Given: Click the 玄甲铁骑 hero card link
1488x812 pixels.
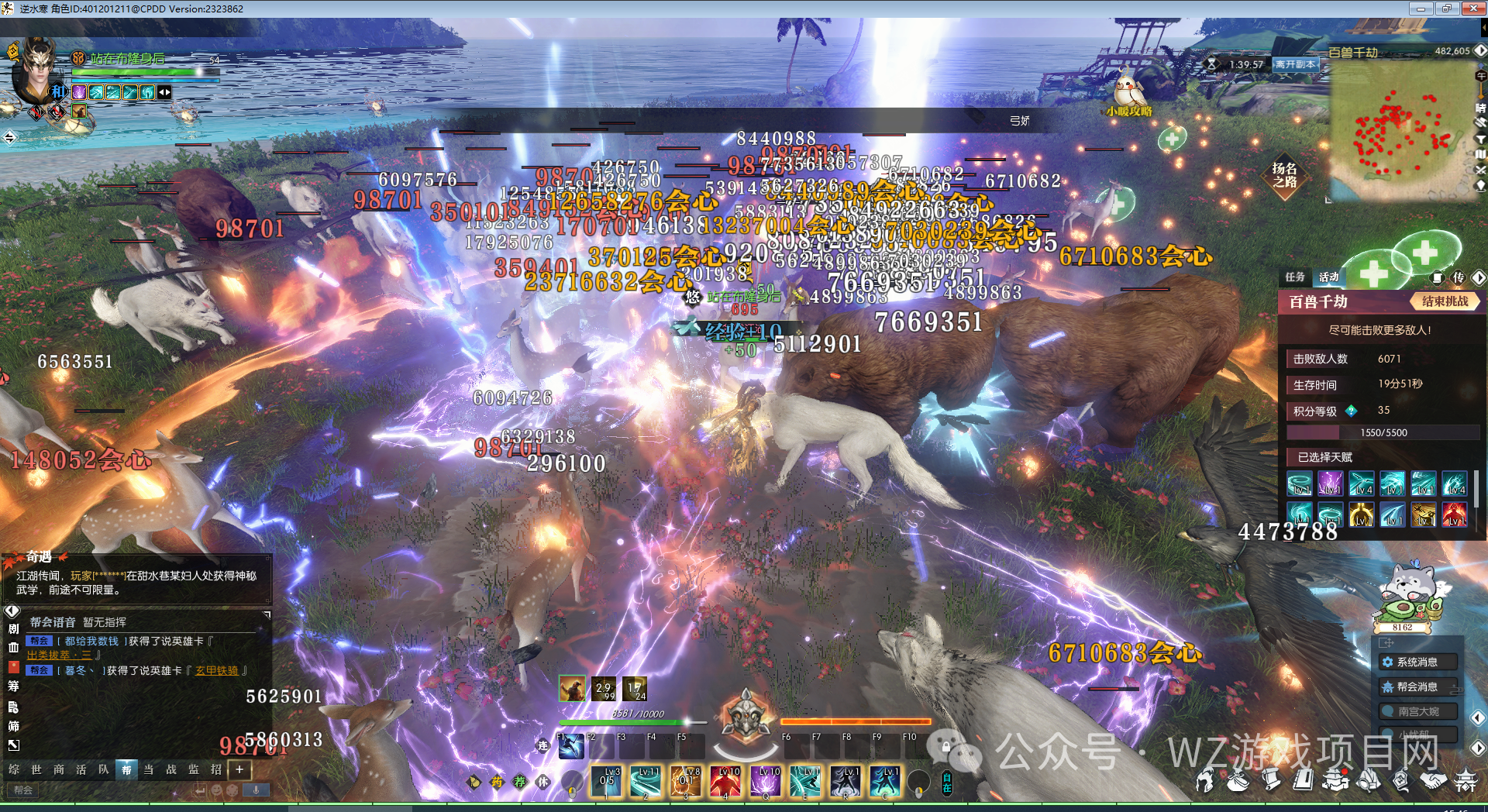Looking at the screenshot, I should coord(217,671).
